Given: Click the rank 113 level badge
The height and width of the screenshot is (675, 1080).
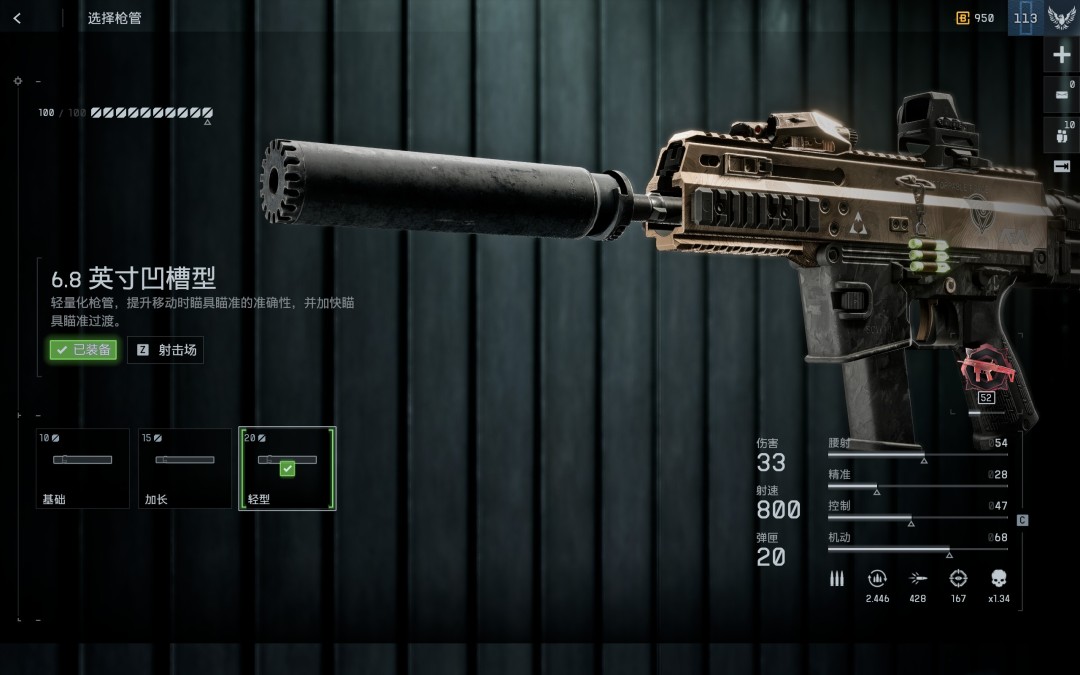Looking at the screenshot, I should click(x=1025, y=18).
